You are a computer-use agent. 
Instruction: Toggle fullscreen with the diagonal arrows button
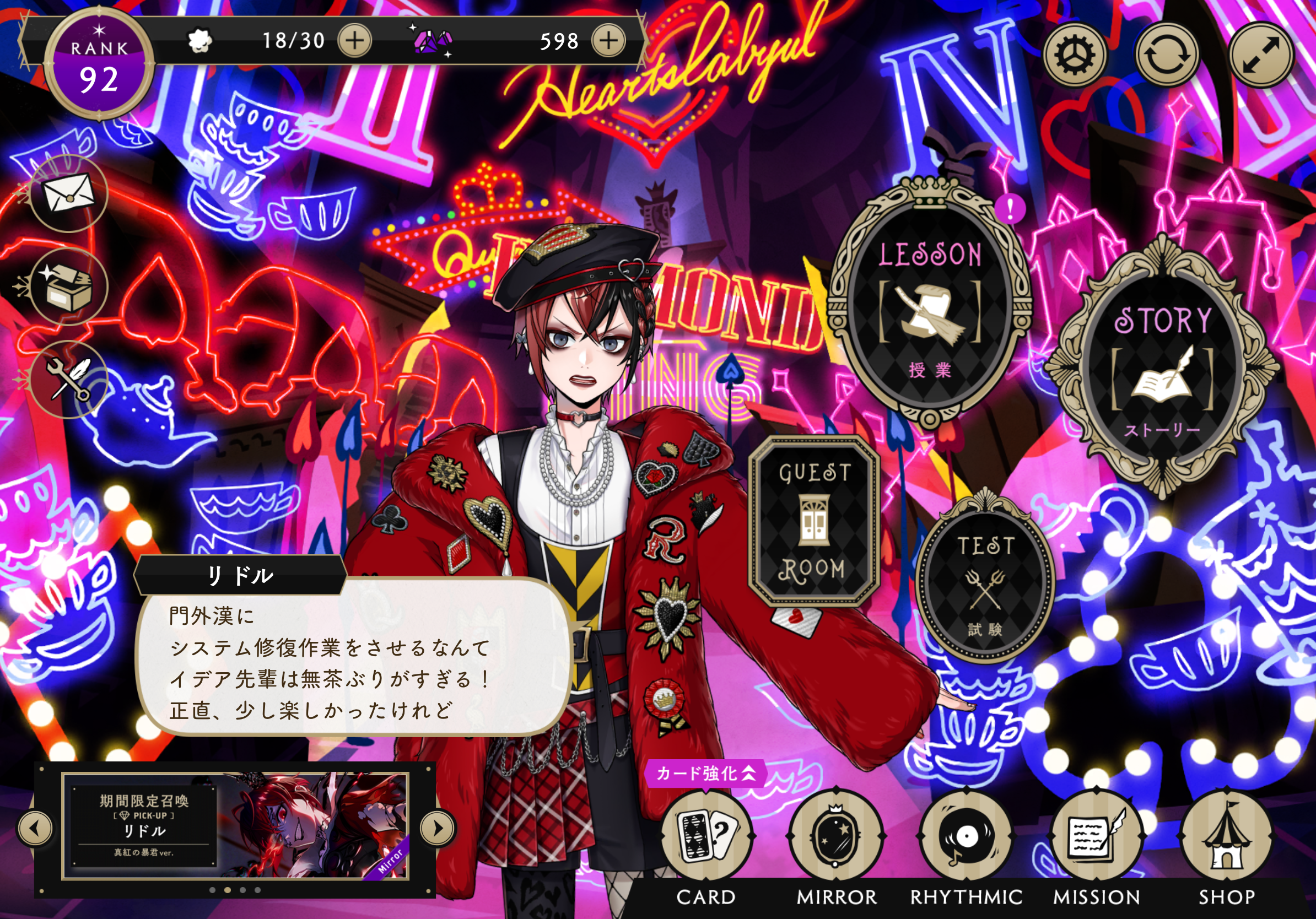coord(1260,56)
